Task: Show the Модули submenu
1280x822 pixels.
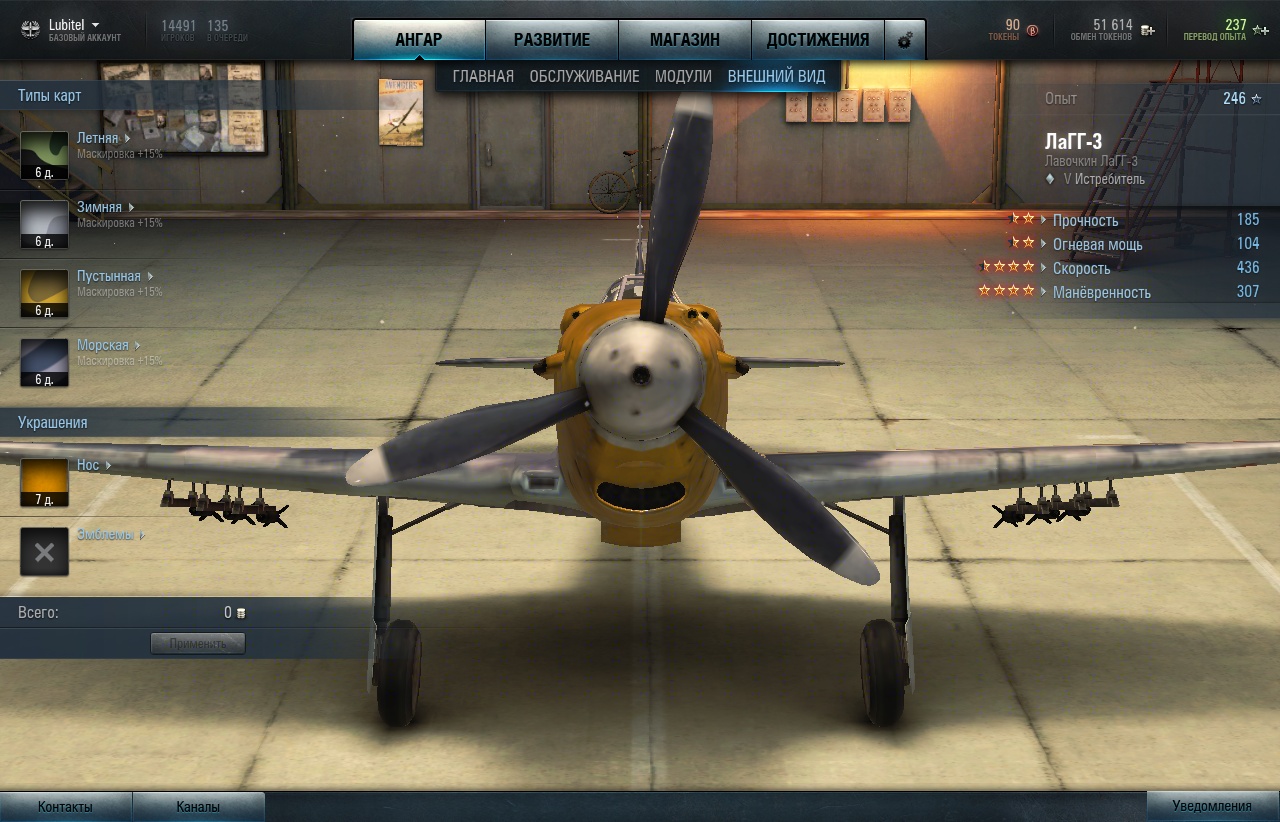Action: tap(683, 76)
